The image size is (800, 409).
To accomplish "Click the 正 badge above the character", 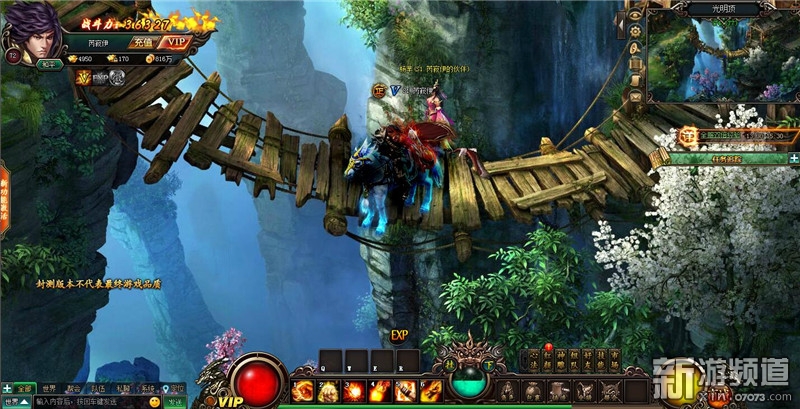I will pos(379,90).
